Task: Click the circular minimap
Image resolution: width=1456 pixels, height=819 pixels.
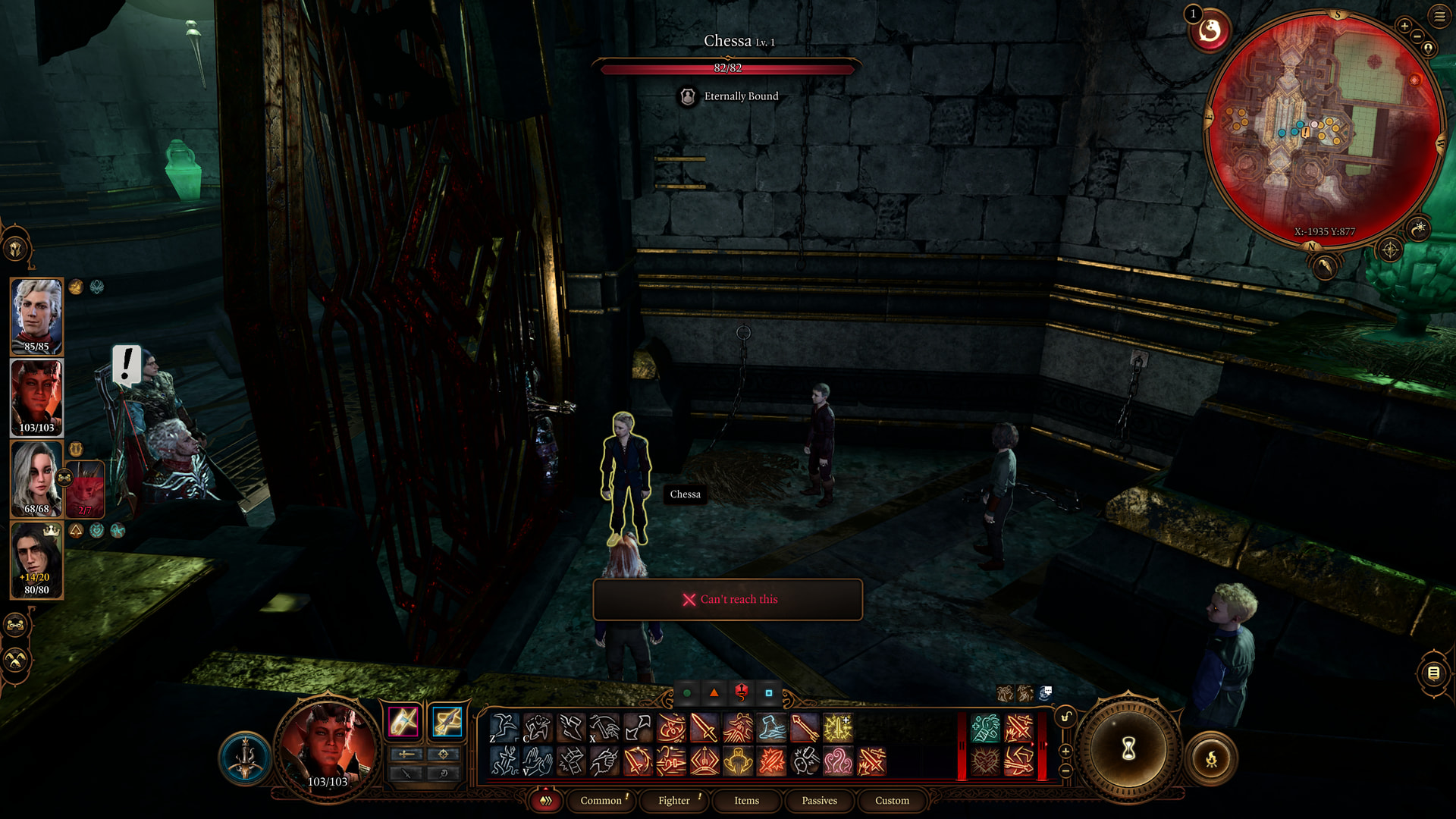Action: coord(1324,127)
